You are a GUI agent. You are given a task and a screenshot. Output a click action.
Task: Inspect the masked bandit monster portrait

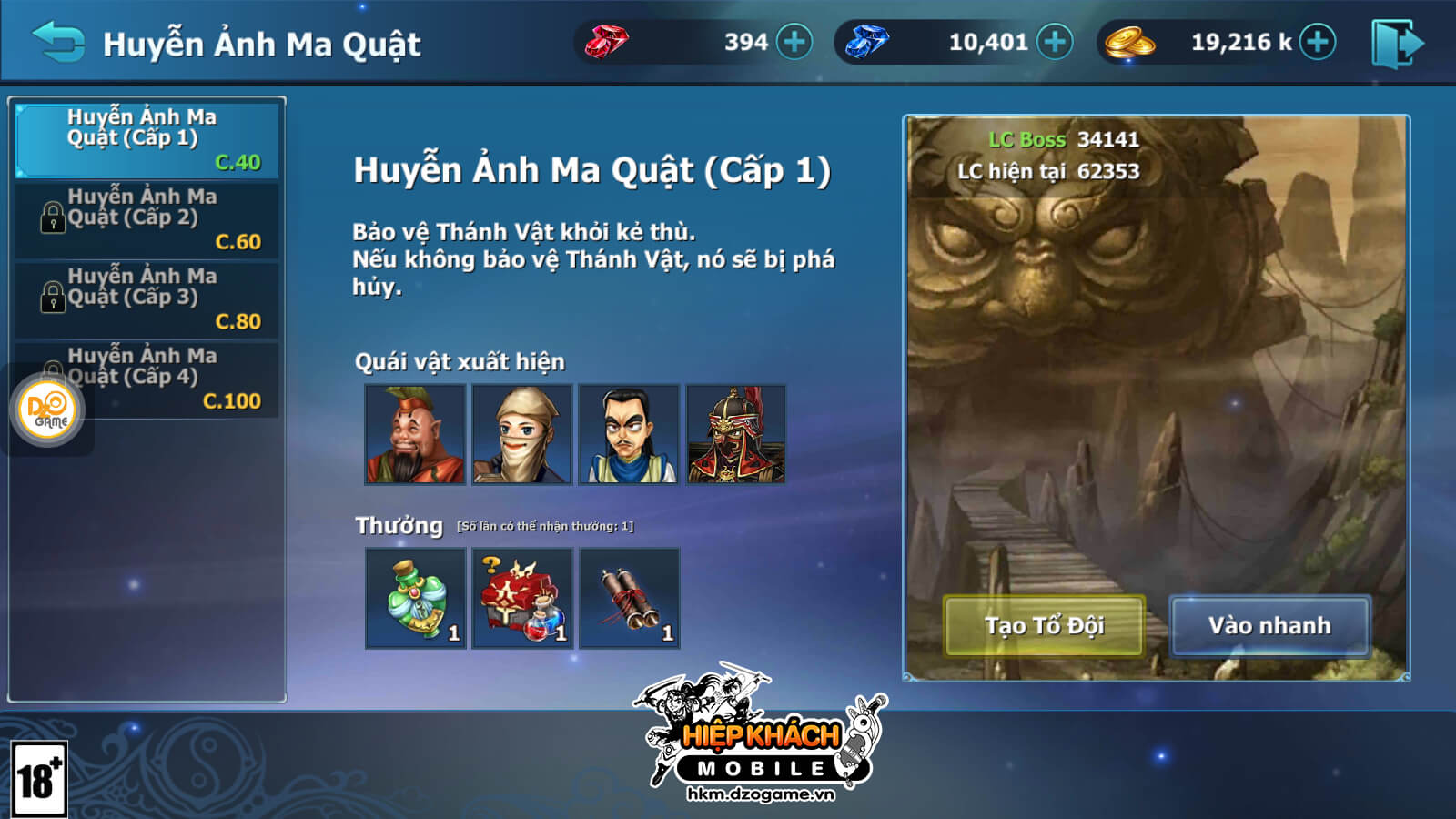522,434
